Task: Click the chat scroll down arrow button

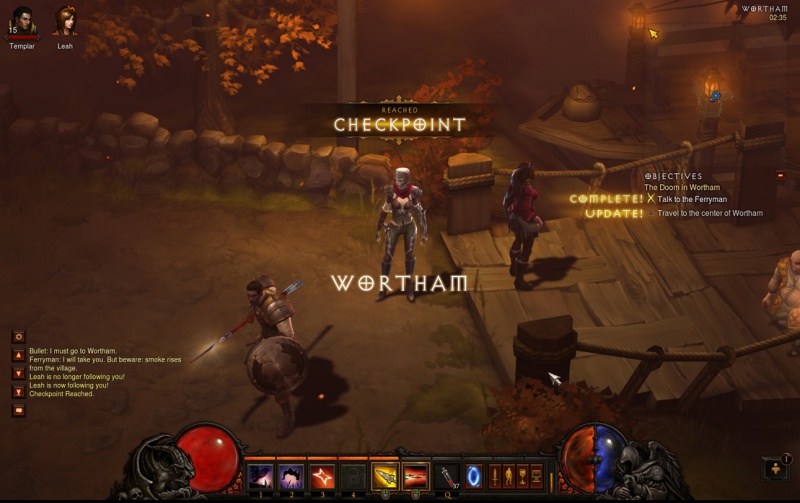Action: [18, 373]
